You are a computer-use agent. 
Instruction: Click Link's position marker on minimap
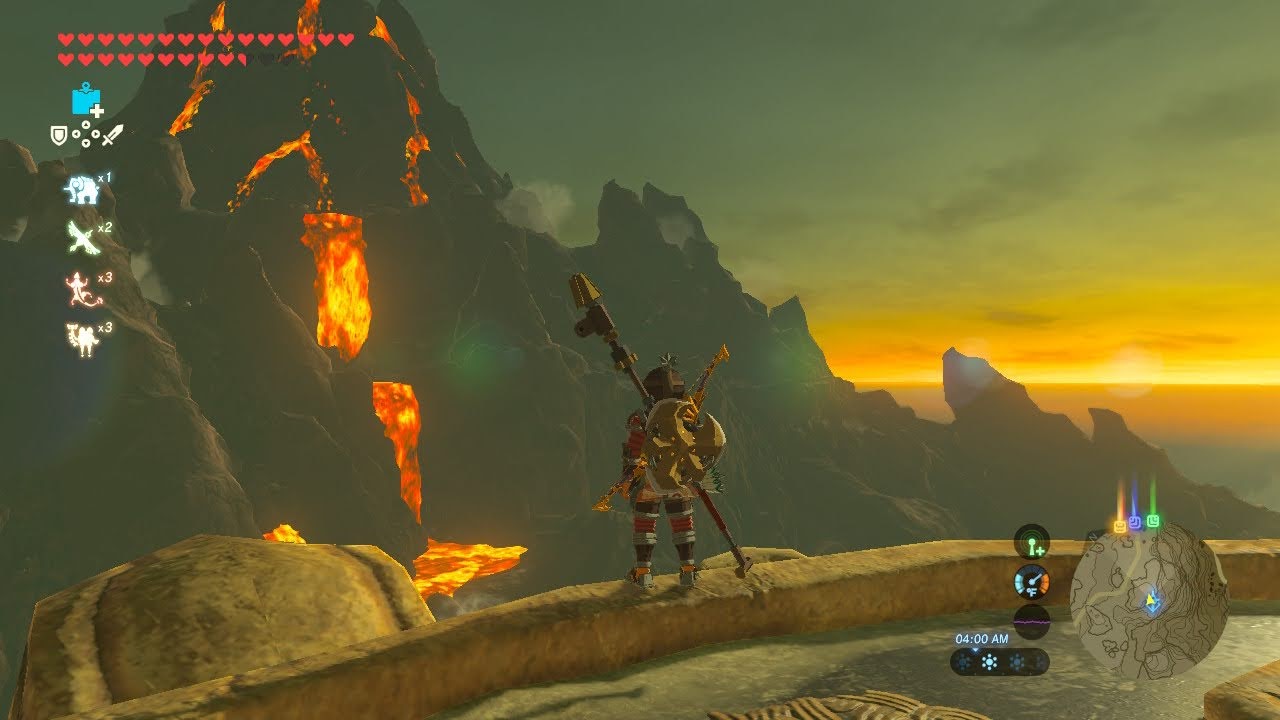1152,602
